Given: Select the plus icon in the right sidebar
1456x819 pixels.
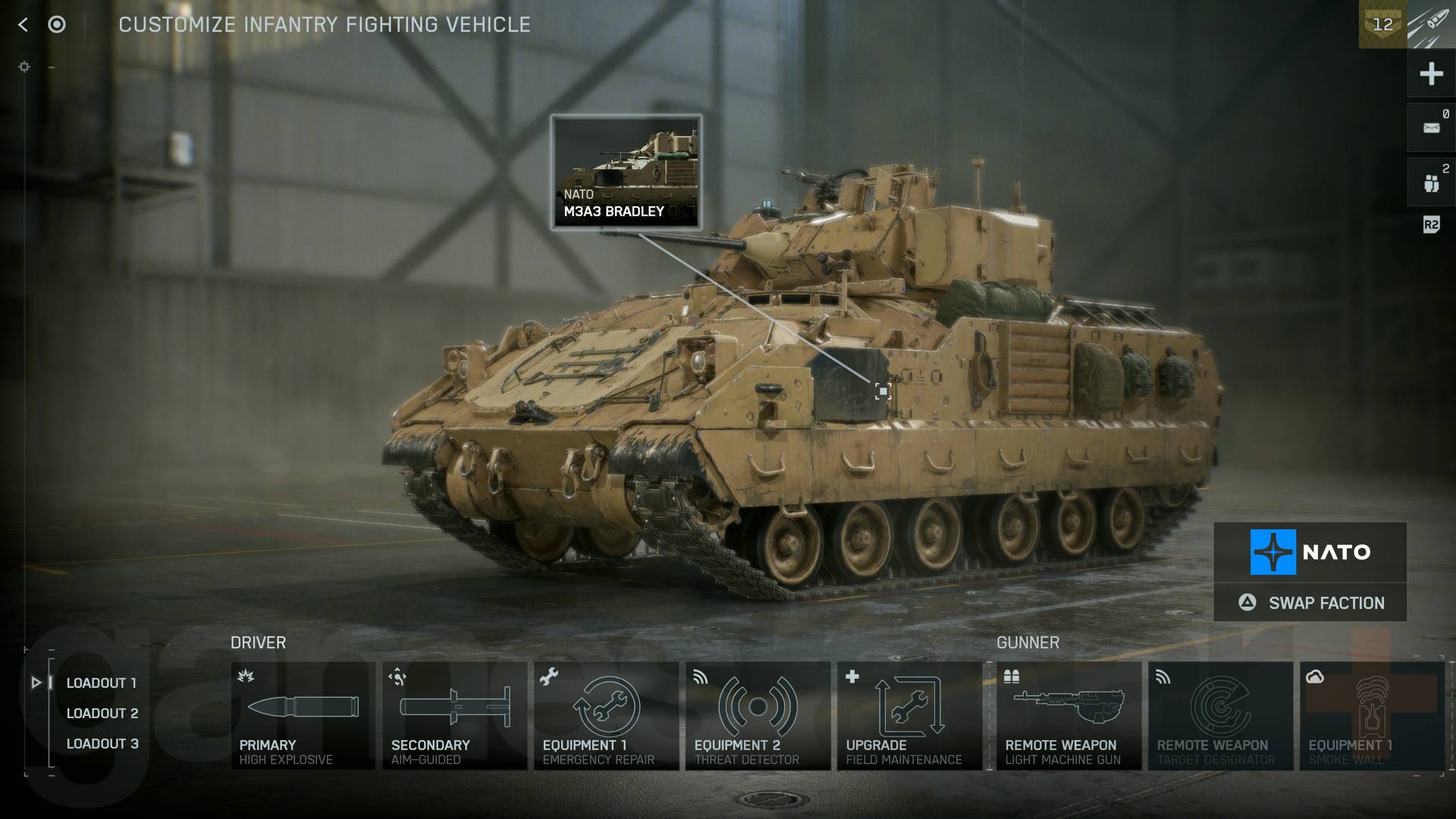Looking at the screenshot, I should [1430, 74].
